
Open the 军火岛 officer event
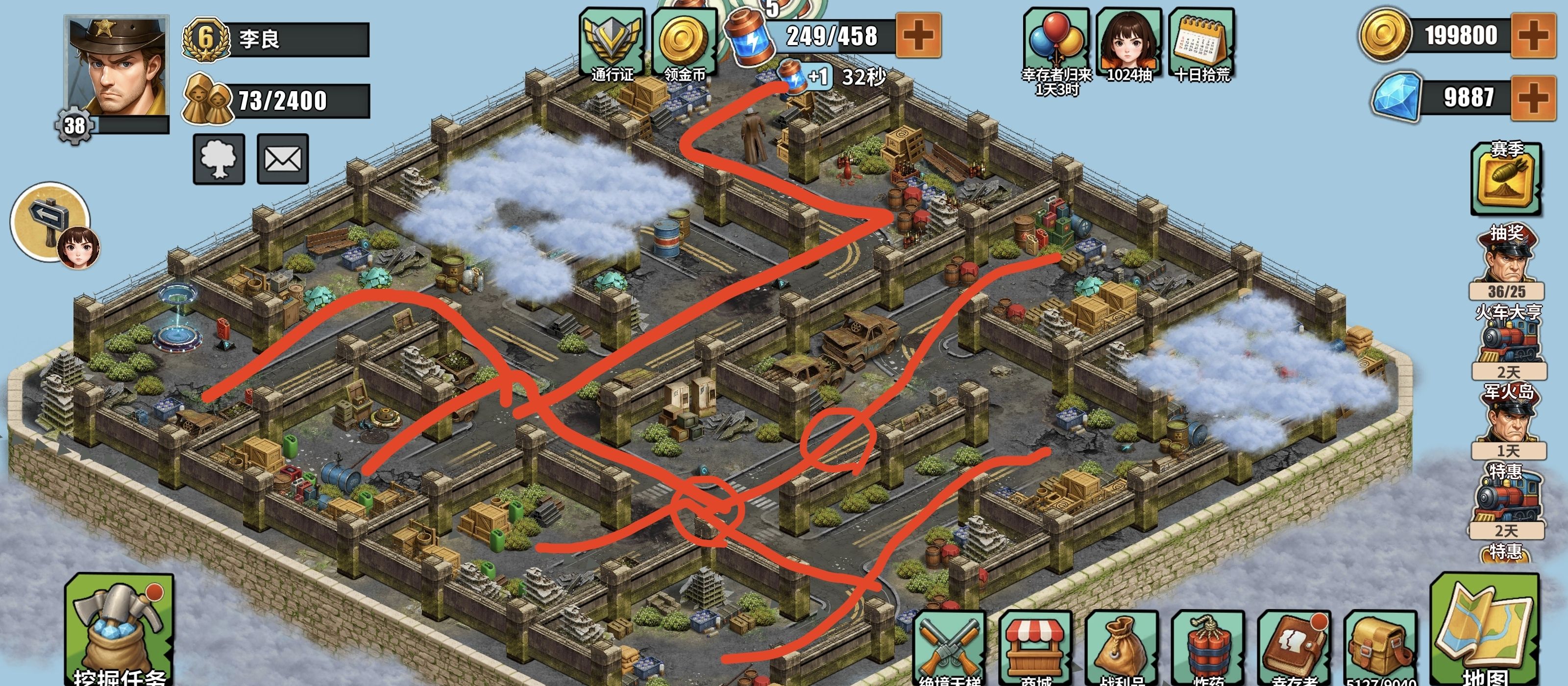pyautogui.click(x=1508, y=420)
